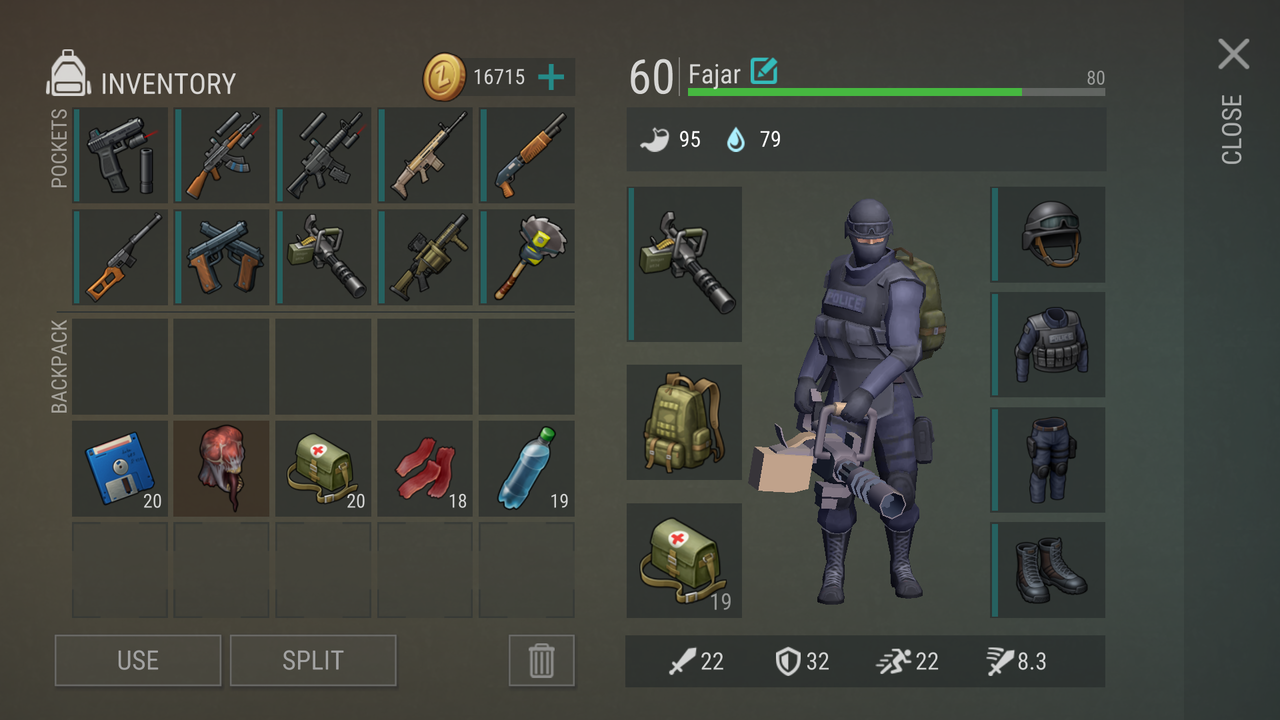Select the first aid kit in backpack
The width and height of the screenshot is (1280, 720).
[x=324, y=468]
